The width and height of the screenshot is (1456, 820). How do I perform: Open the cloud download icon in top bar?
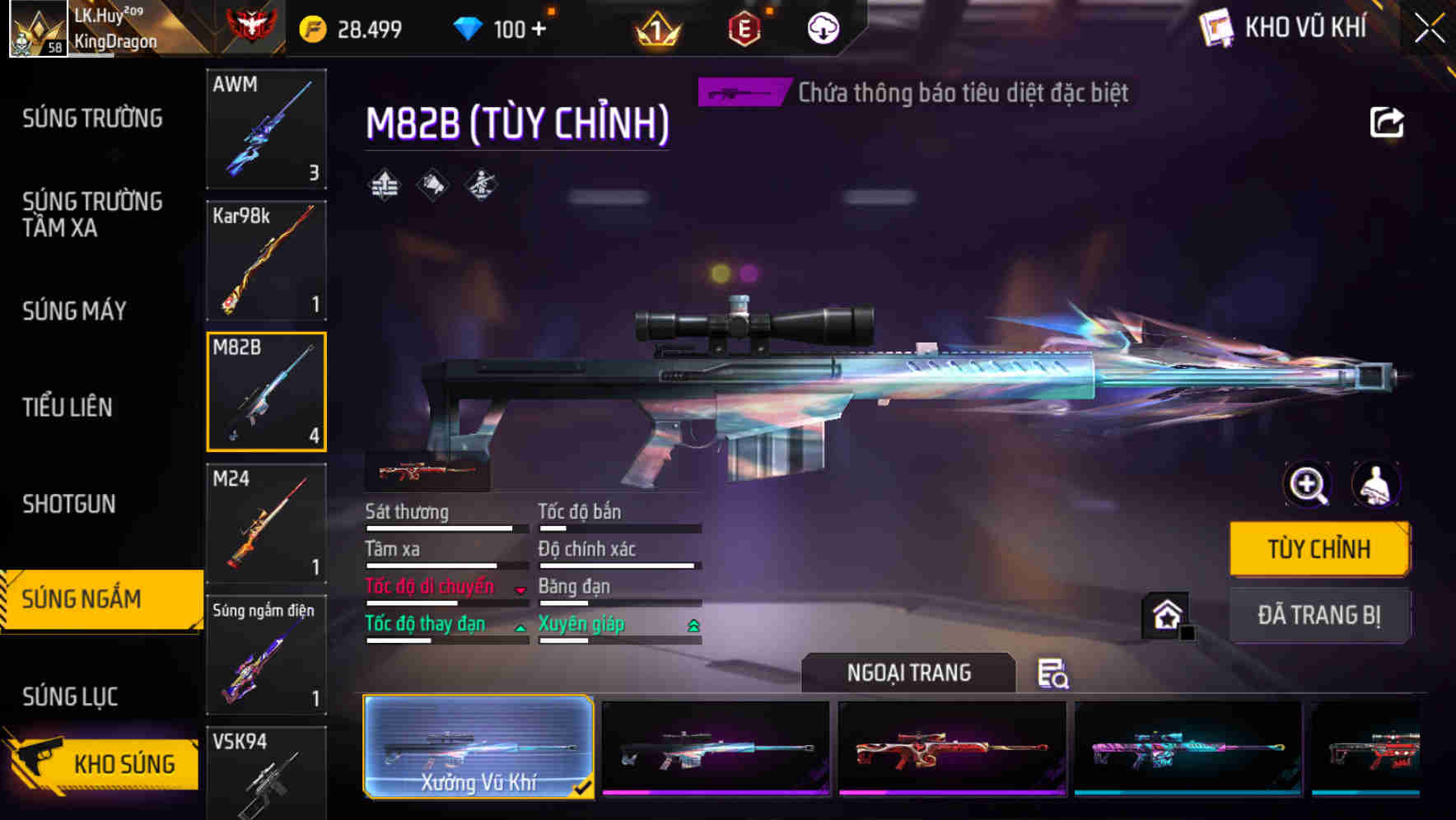click(x=821, y=29)
